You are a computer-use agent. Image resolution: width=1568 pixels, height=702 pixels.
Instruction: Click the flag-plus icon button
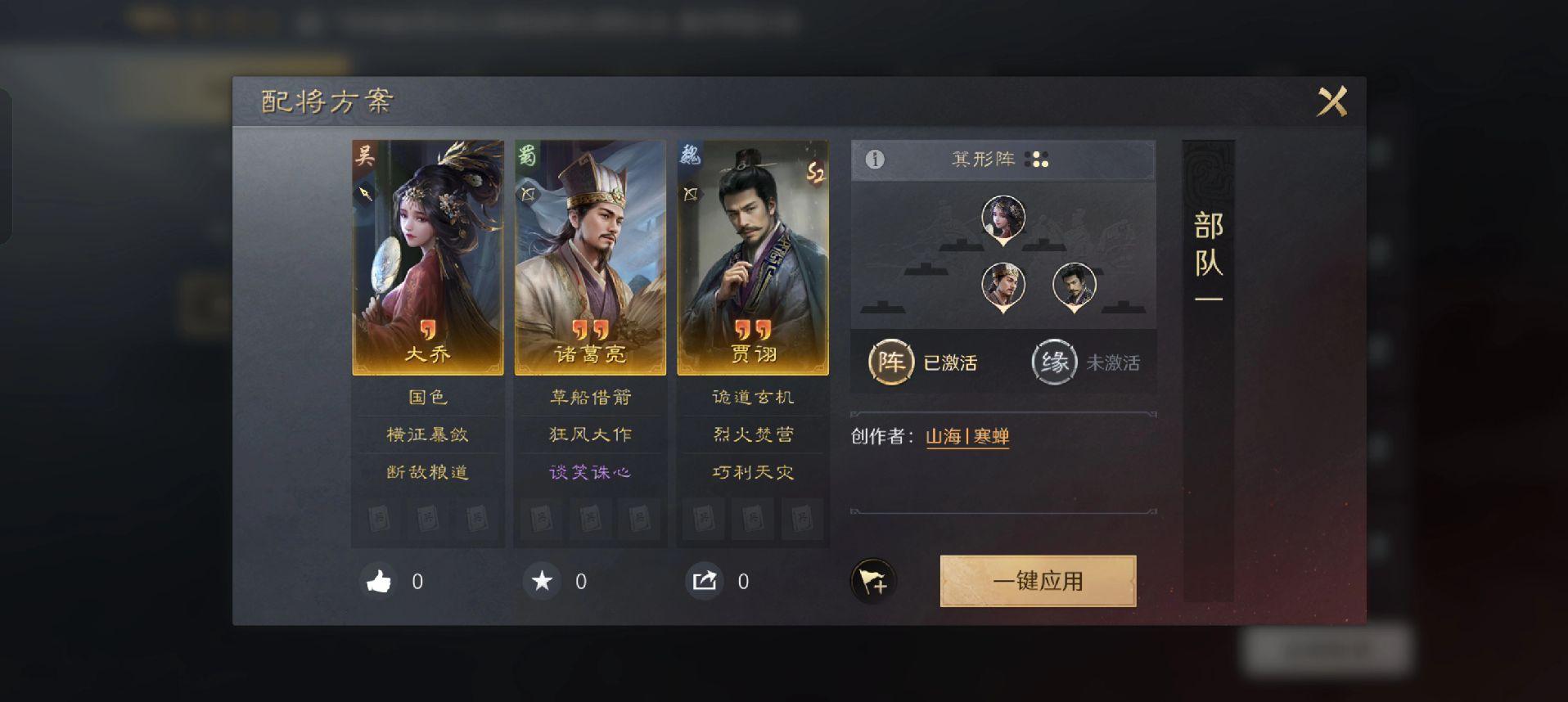coord(873,582)
